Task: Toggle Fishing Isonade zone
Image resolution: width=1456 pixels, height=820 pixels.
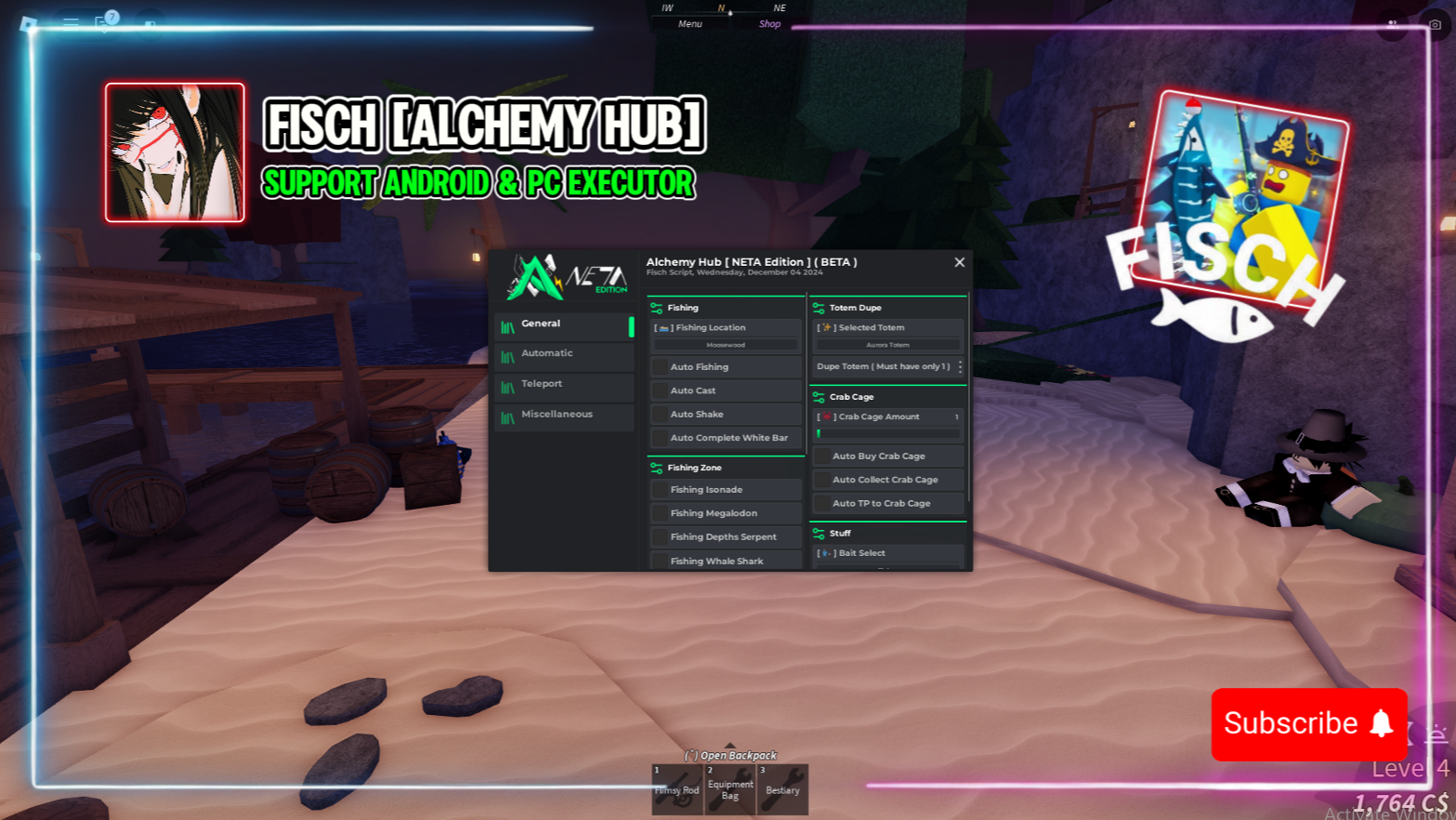Action: click(661, 490)
